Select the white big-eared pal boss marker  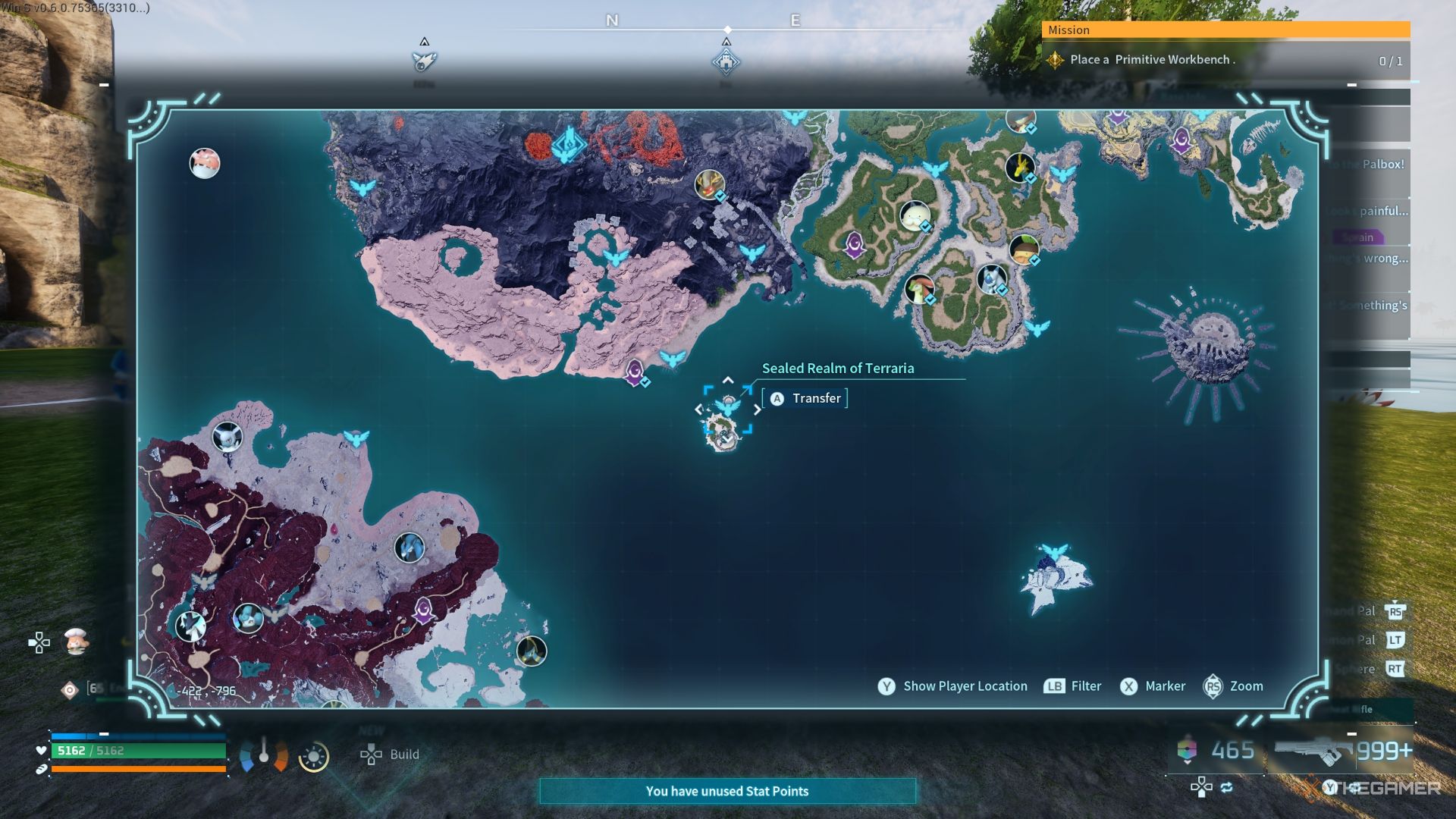(x=227, y=437)
